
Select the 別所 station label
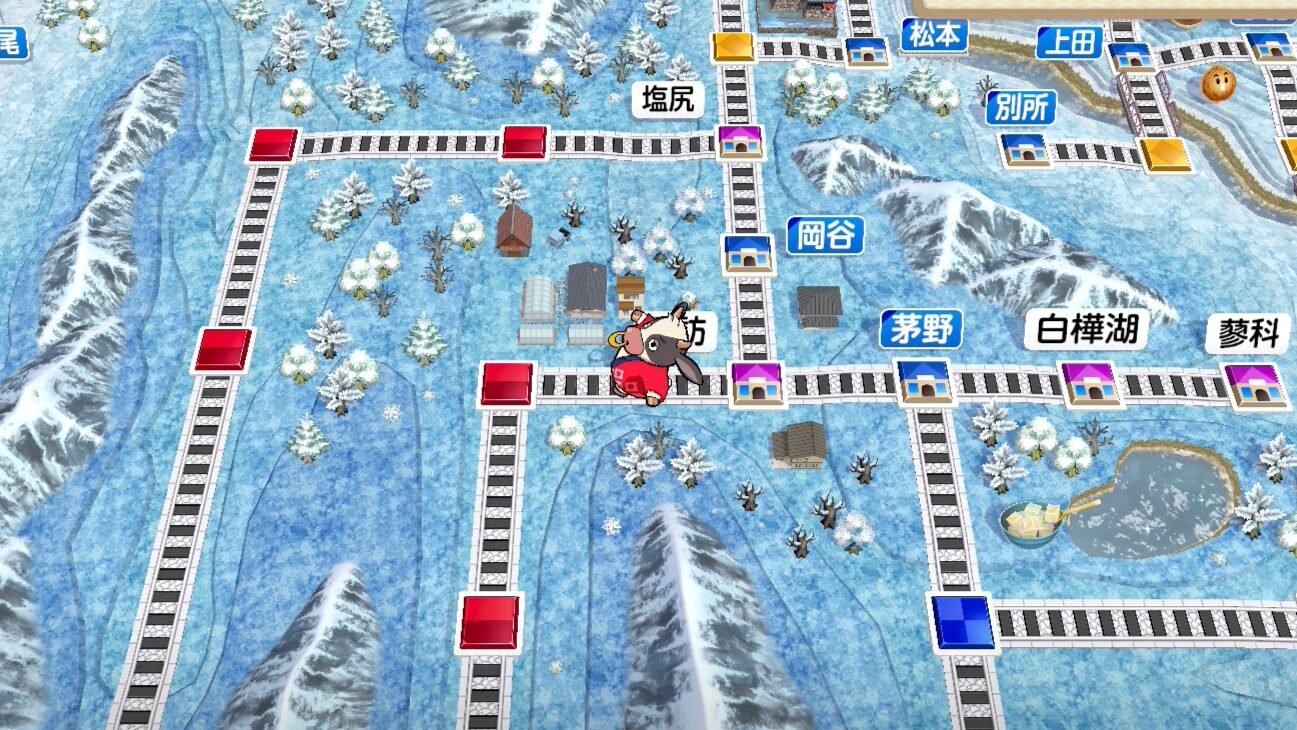coord(1020,107)
